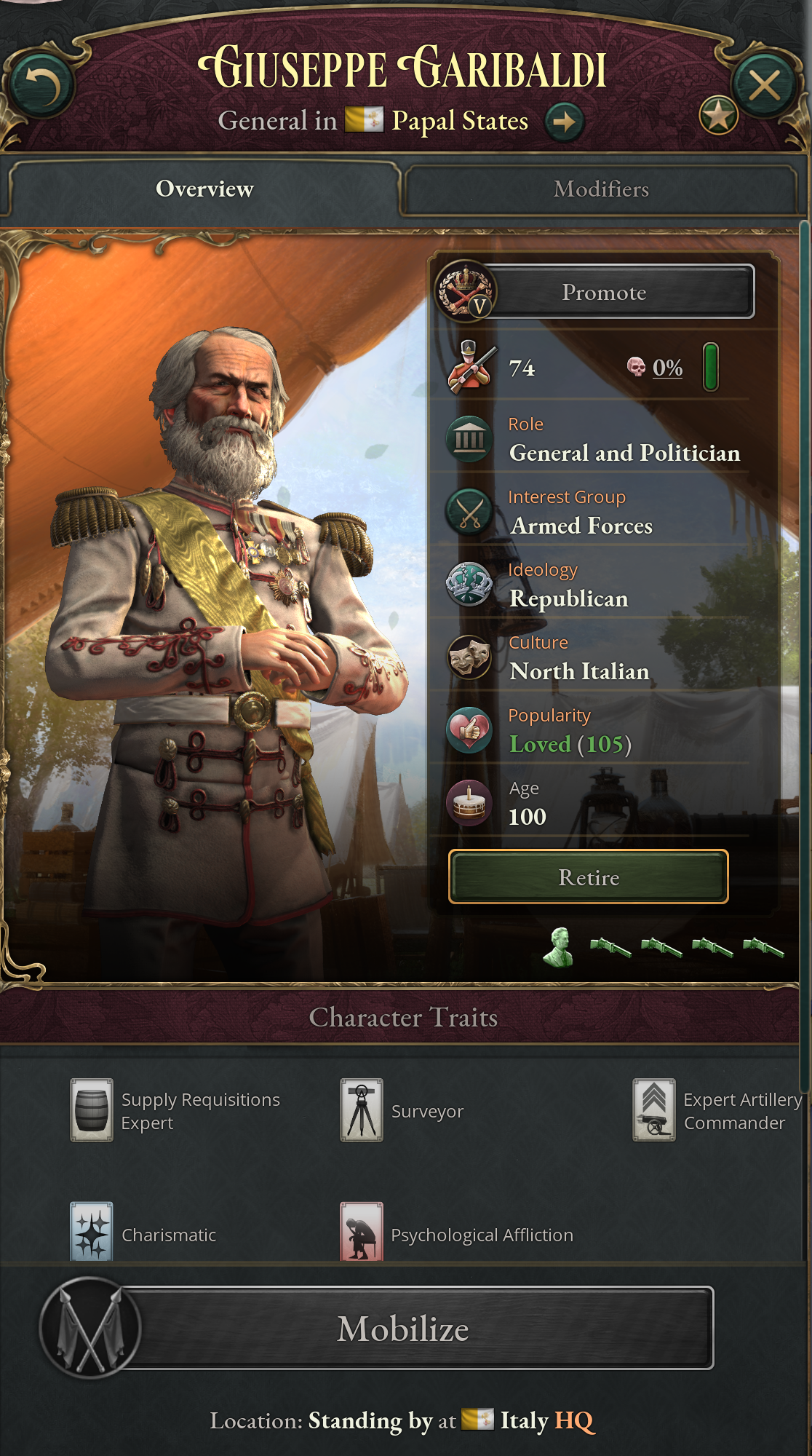Image resolution: width=812 pixels, height=1456 pixels.
Task: Retire Giuseppe Garibaldi
Action: tap(588, 877)
